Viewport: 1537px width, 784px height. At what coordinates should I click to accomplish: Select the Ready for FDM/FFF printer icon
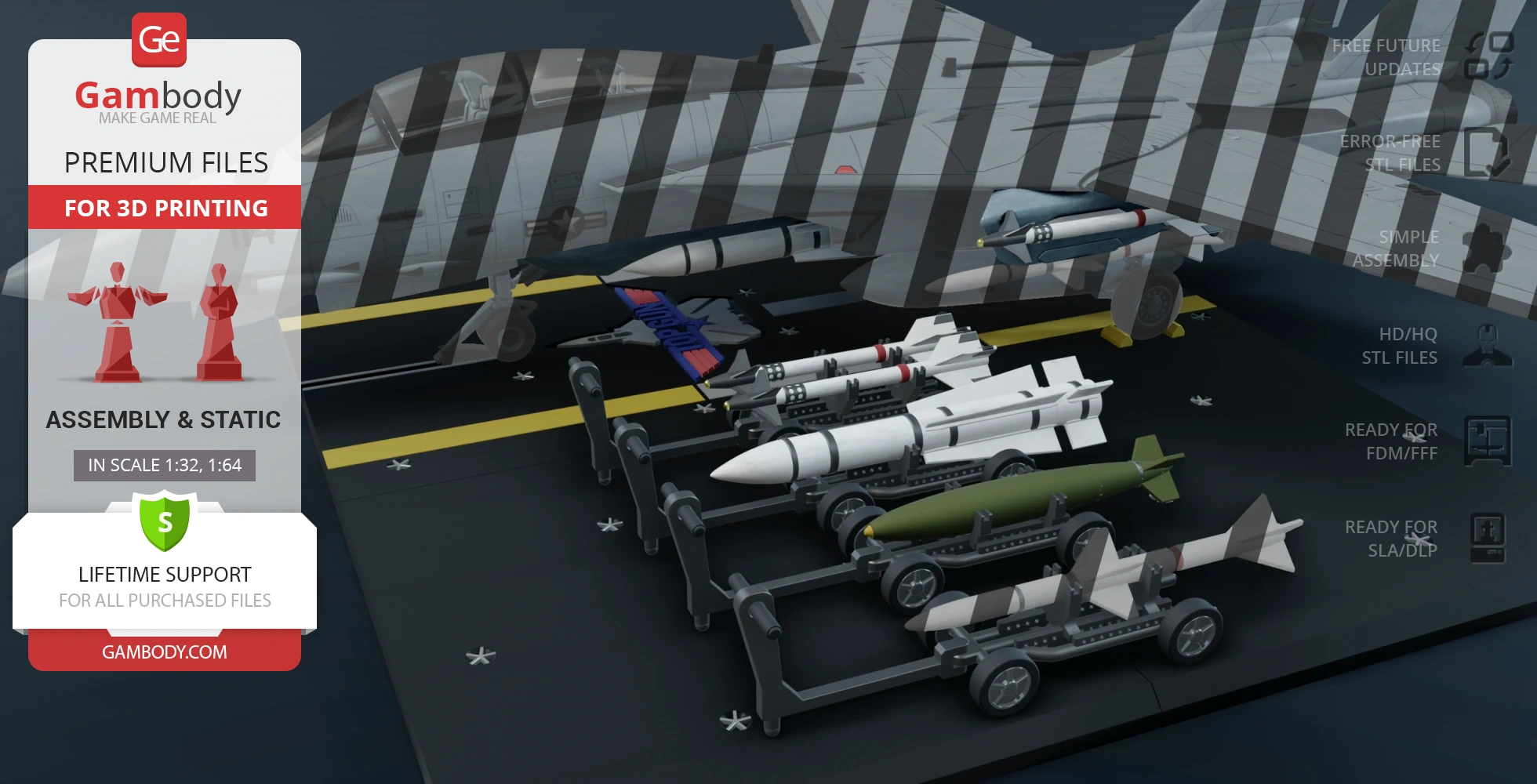coord(1487,441)
